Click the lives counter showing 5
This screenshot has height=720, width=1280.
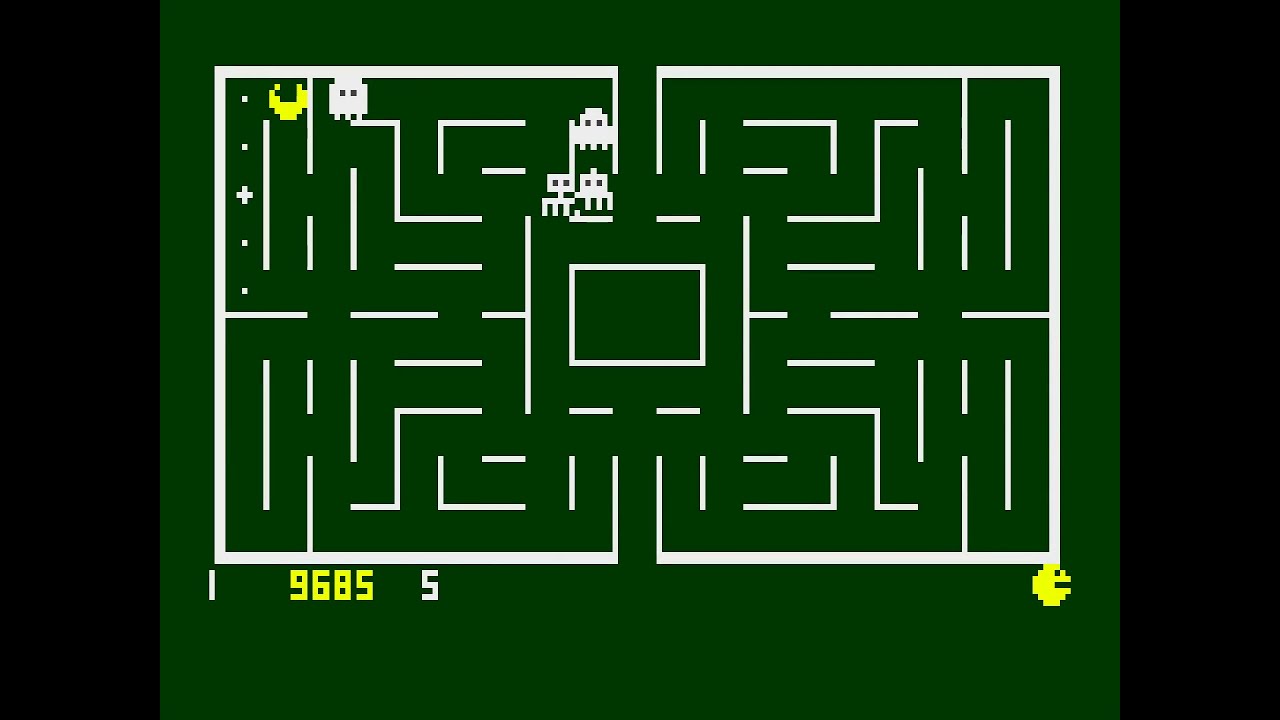point(430,587)
